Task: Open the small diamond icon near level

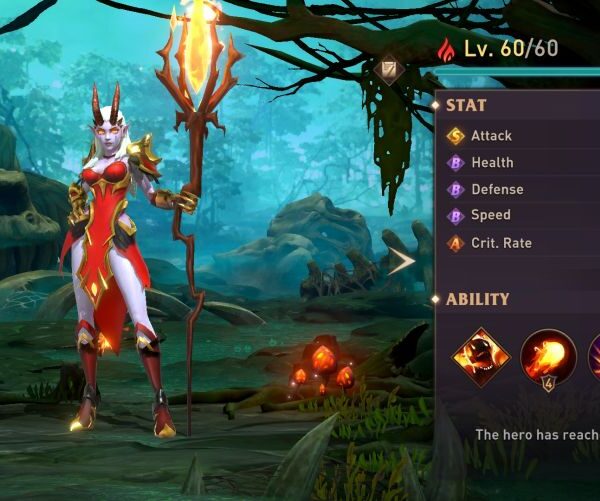Action: 390,68
